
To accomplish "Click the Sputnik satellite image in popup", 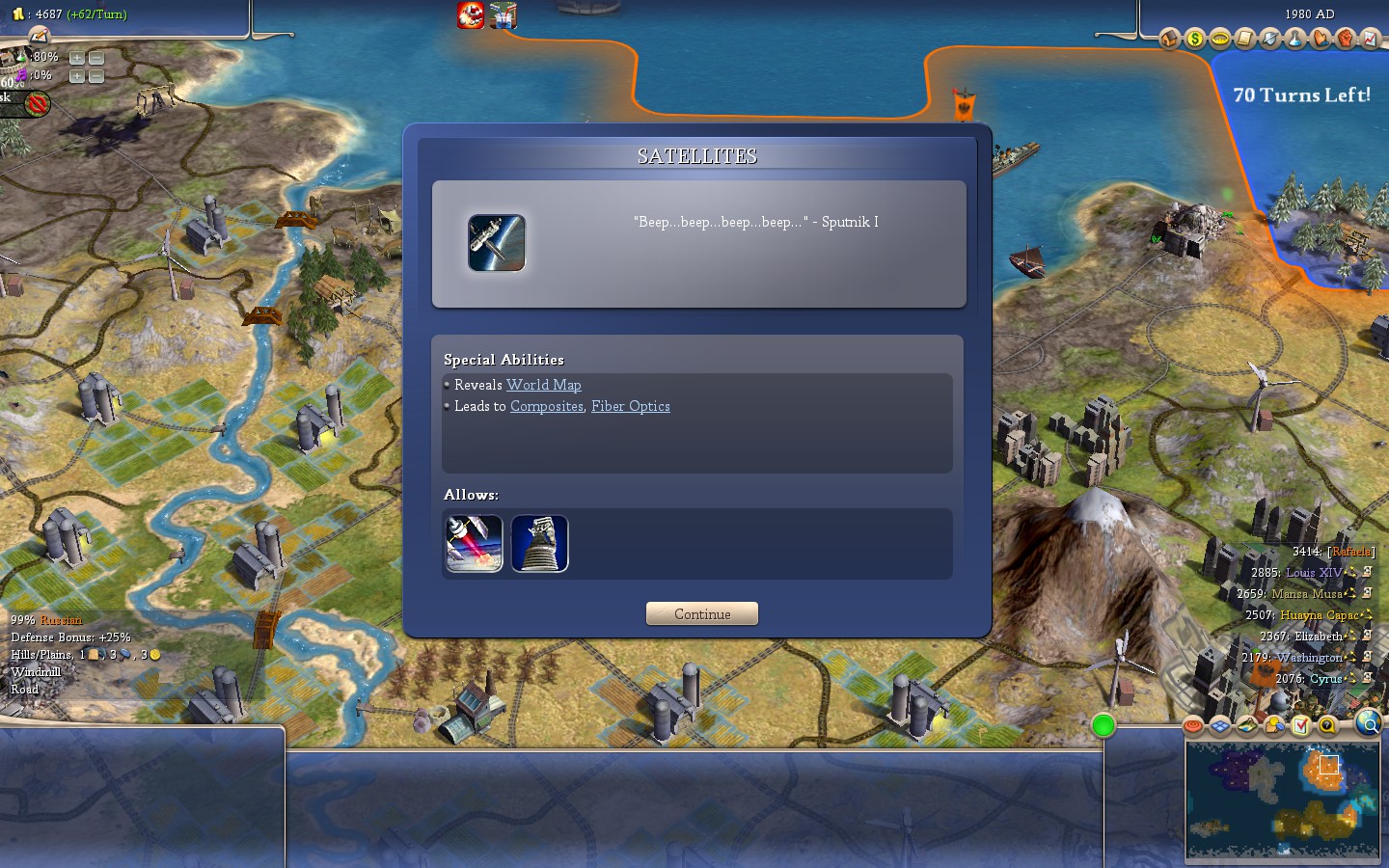I will point(497,243).
